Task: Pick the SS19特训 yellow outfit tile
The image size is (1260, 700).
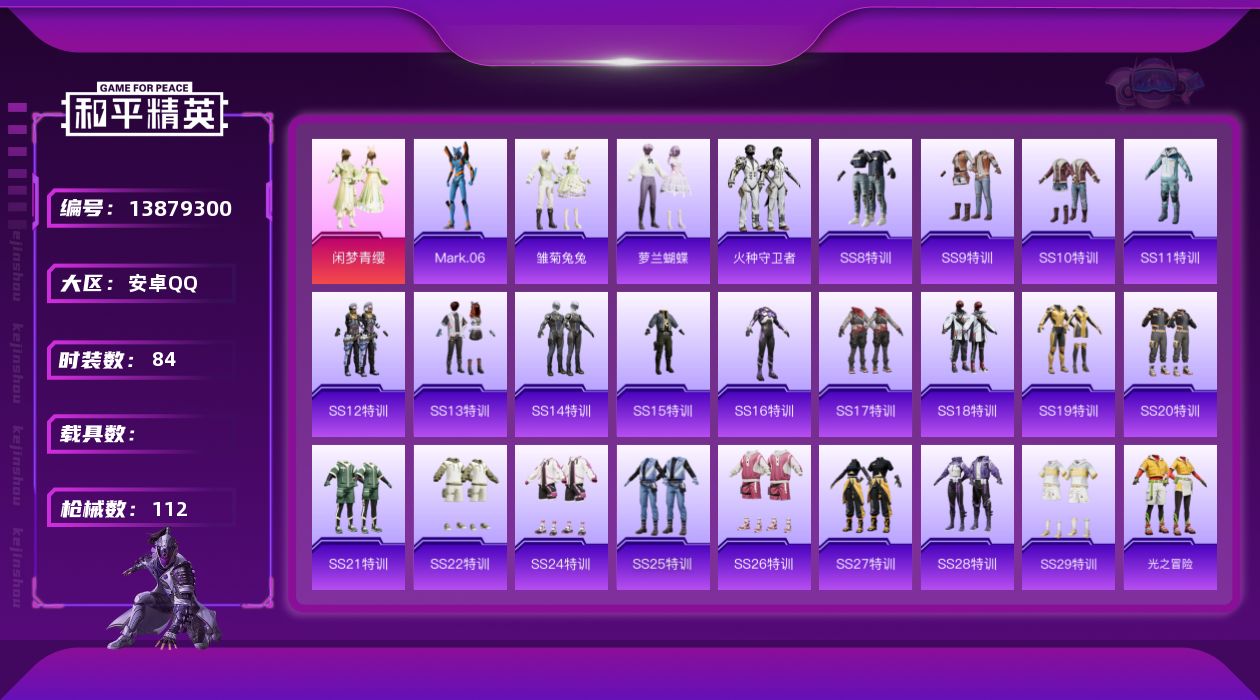Action: point(1068,364)
